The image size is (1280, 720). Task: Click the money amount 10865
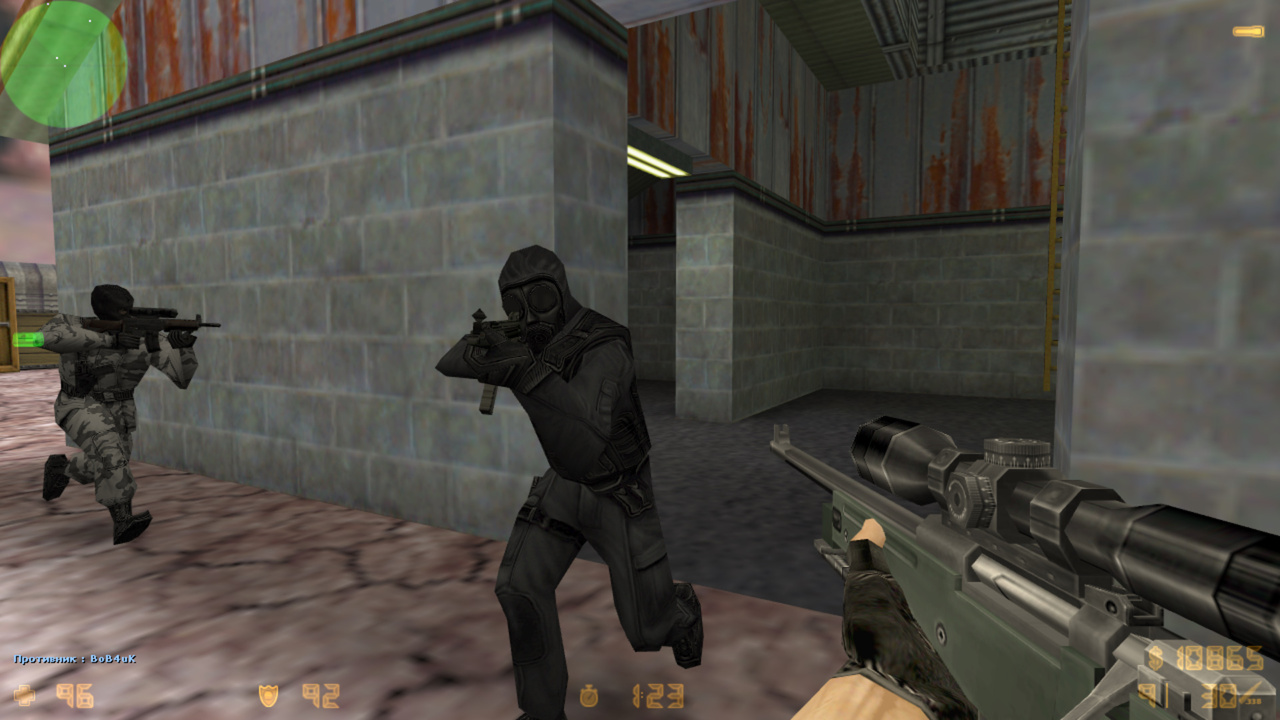[x=1220, y=658]
